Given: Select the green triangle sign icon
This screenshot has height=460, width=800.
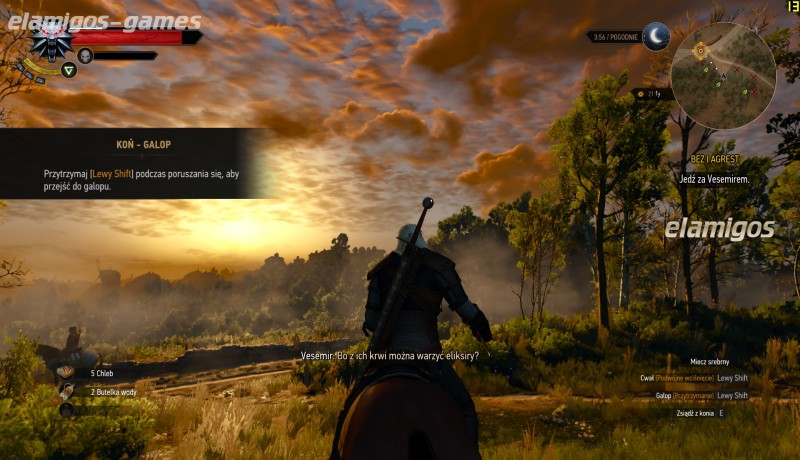Looking at the screenshot, I should coord(68,70).
